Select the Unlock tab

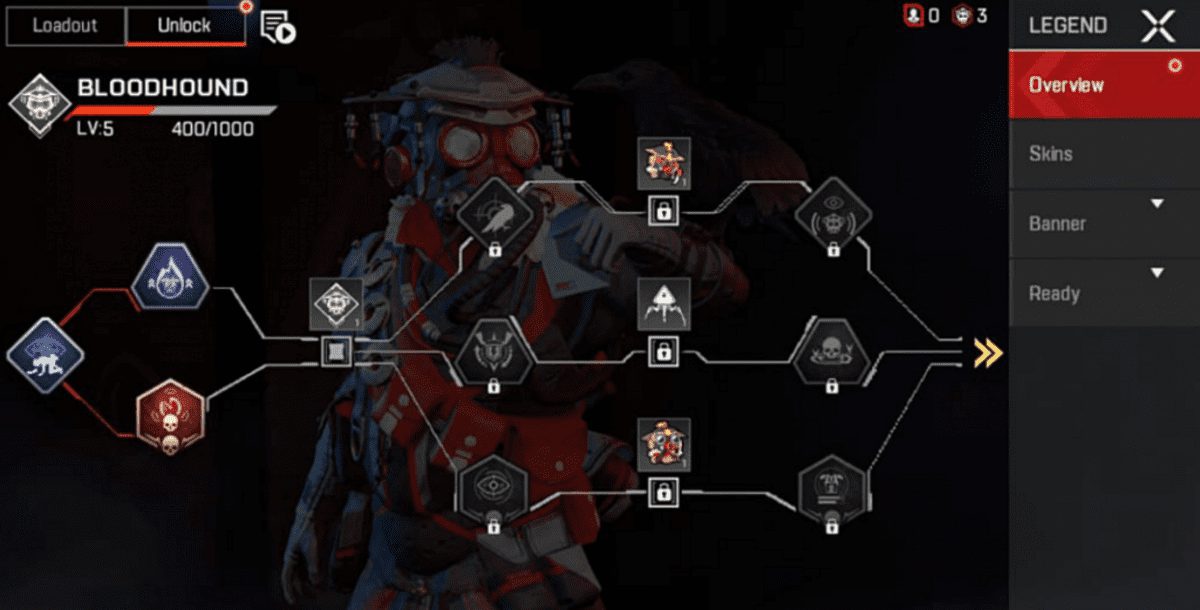click(x=185, y=26)
